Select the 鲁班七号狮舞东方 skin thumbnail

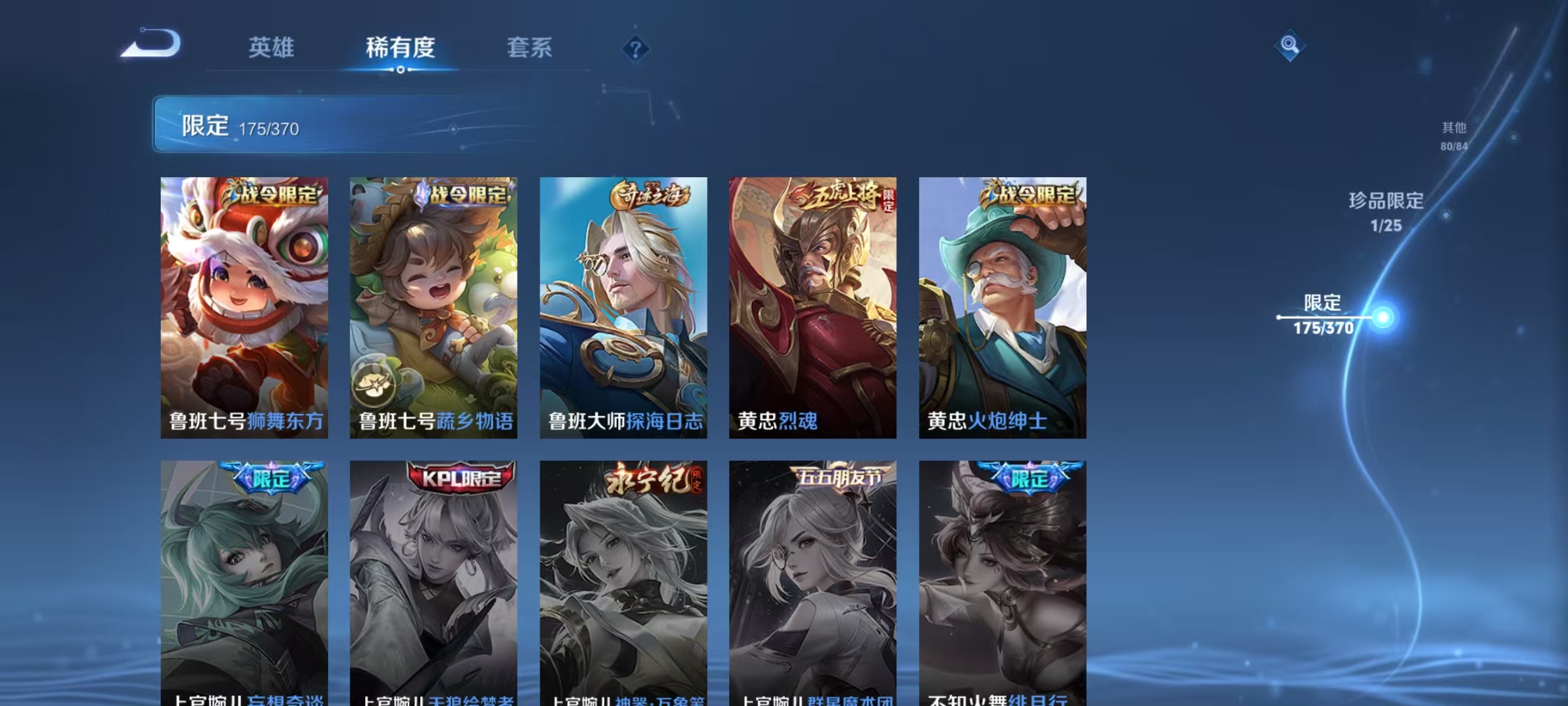245,307
